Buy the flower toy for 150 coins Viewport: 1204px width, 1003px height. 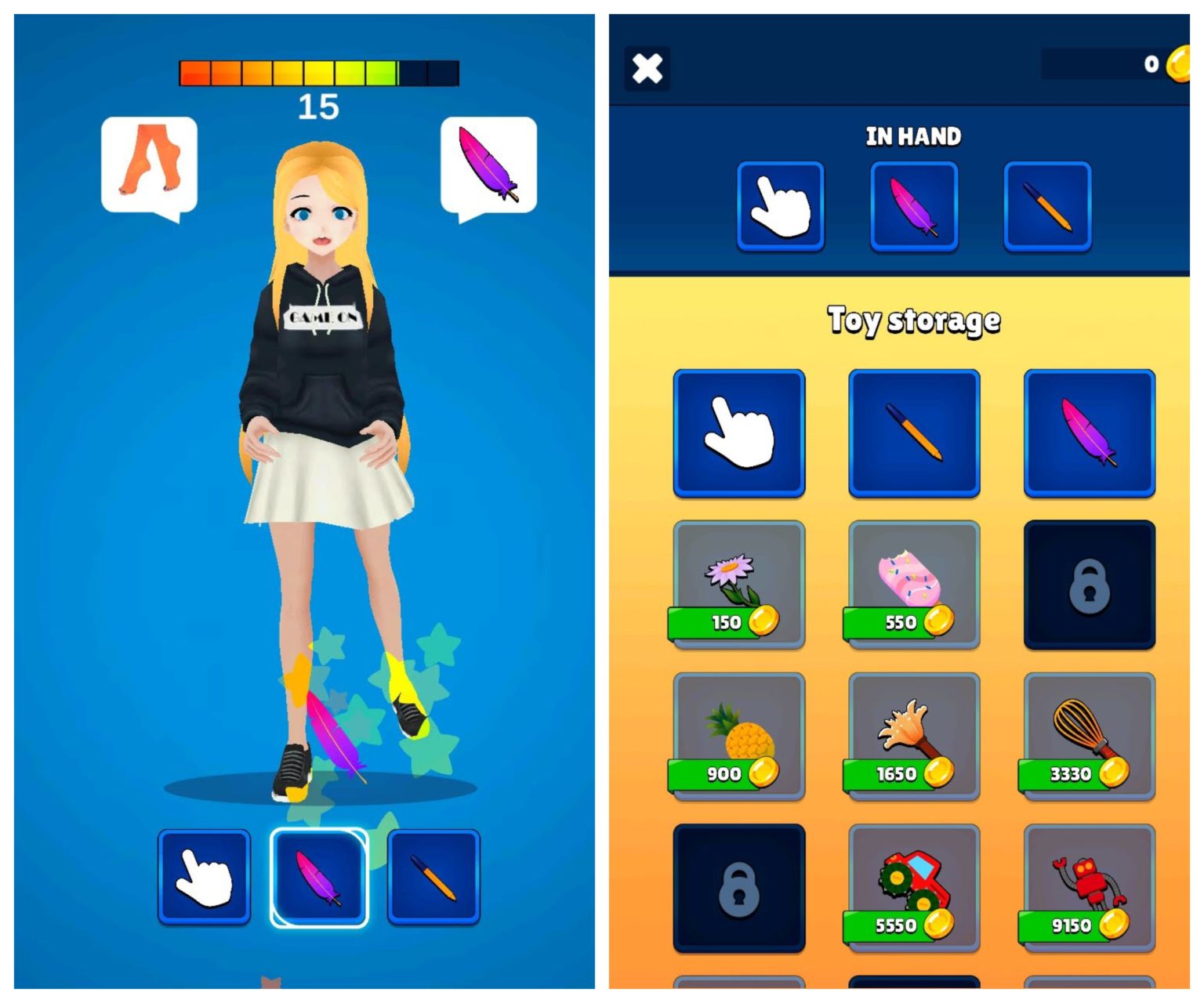(738, 585)
